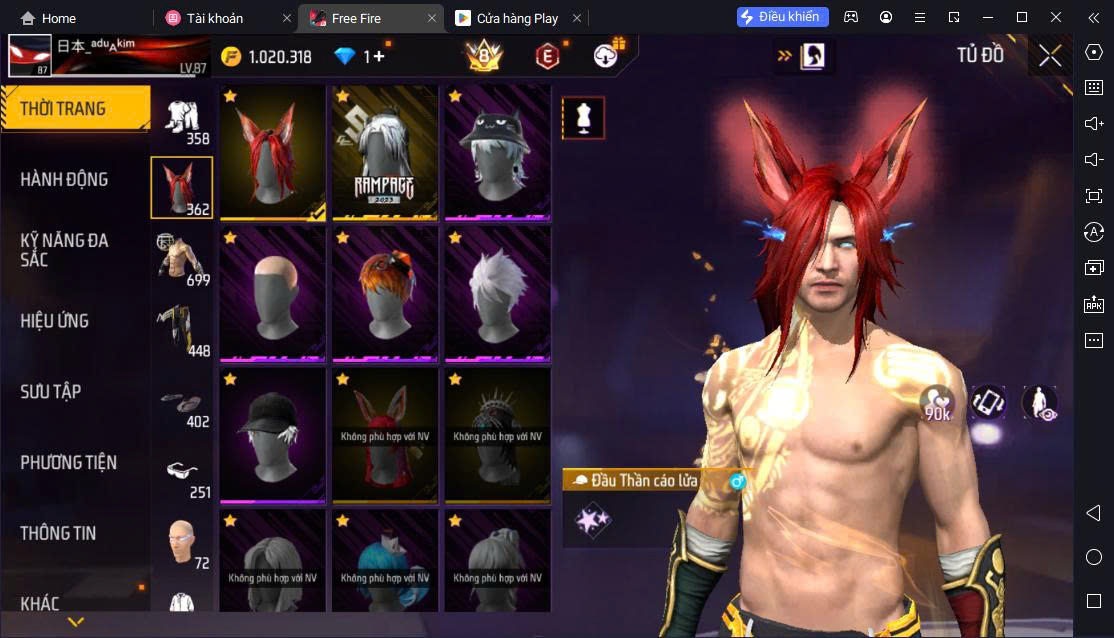Choose the black baseball cap item

tap(273, 436)
